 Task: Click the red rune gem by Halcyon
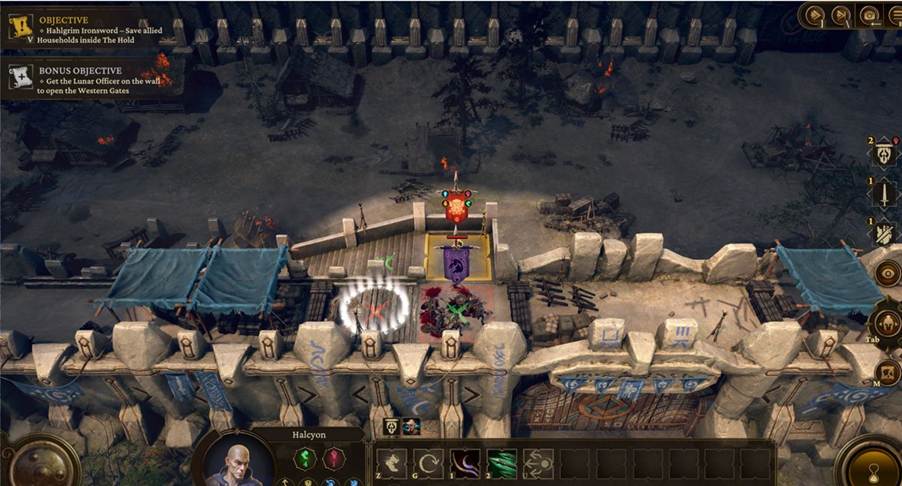click(336, 459)
